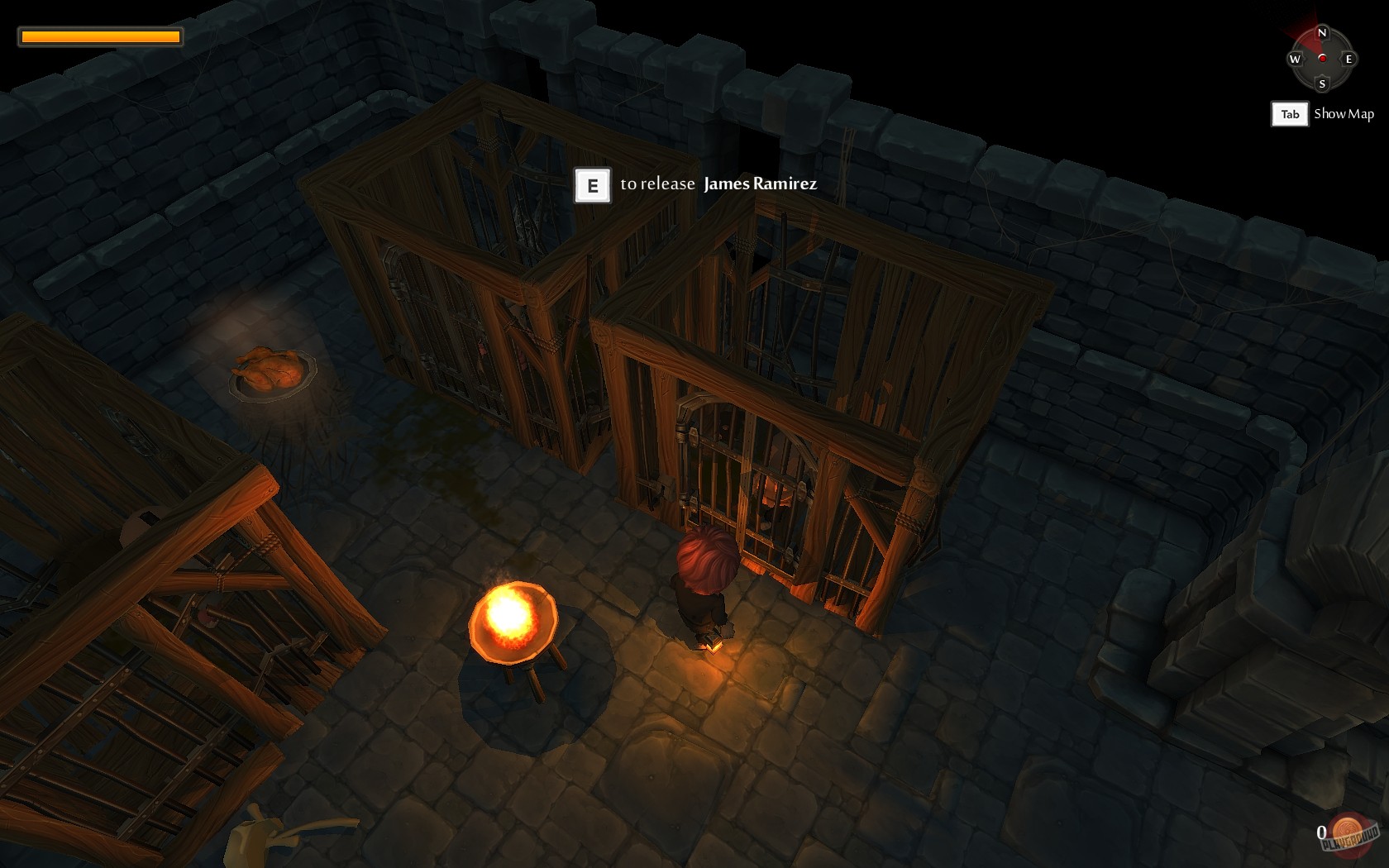Select the W marker on the compass
The image size is (1389, 868).
click(1295, 59)
